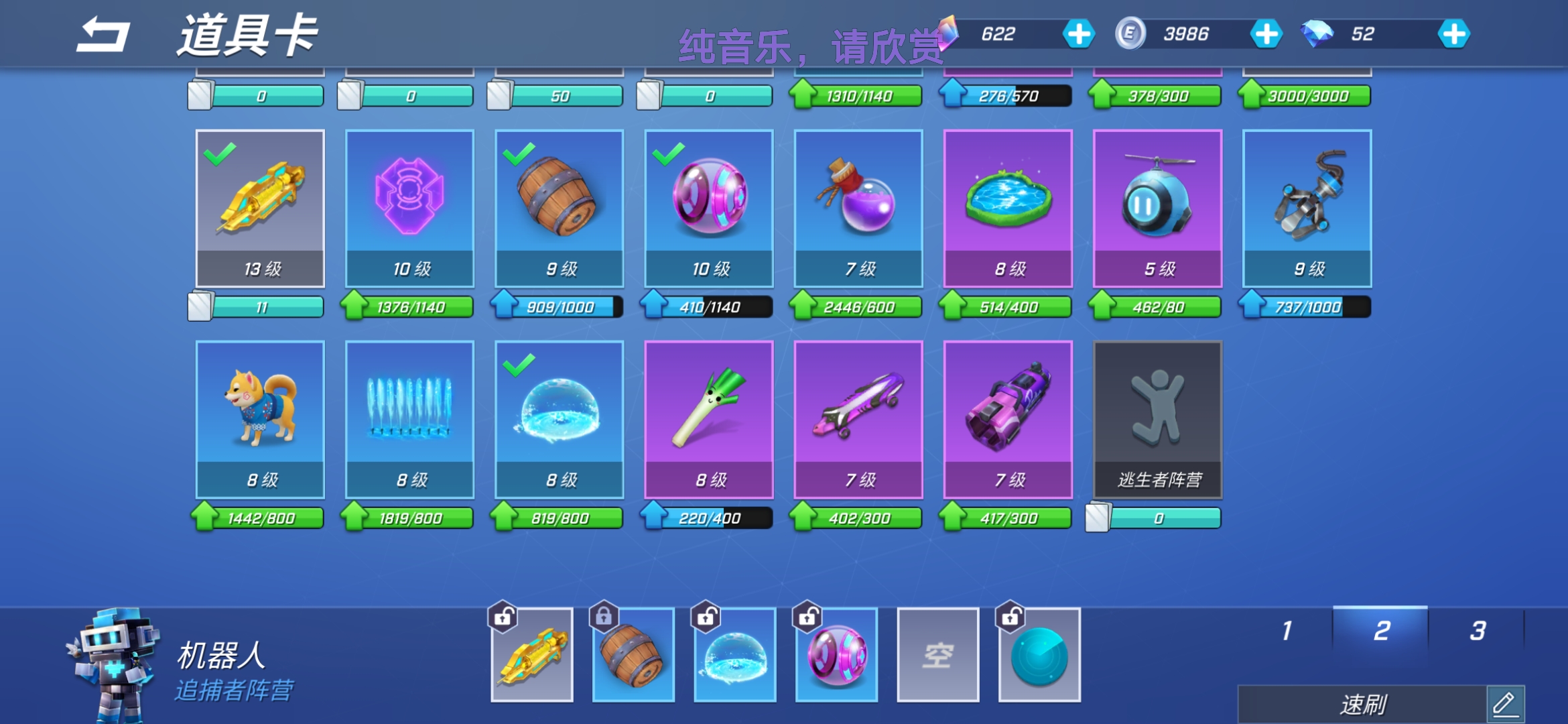Select the teal radar loadout slot
The height and width of the screenshot is (724, 1568).
(1039, 654)
